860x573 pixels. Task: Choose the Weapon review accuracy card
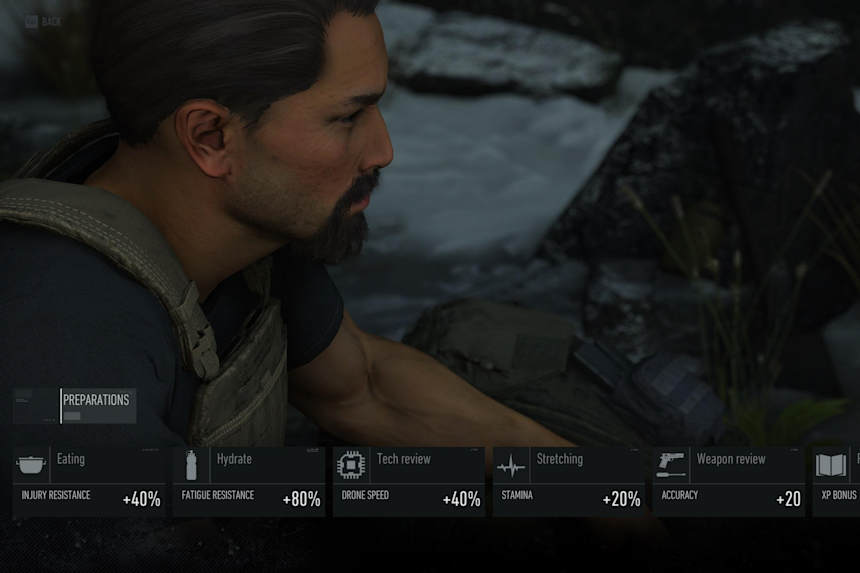point(729,481)
